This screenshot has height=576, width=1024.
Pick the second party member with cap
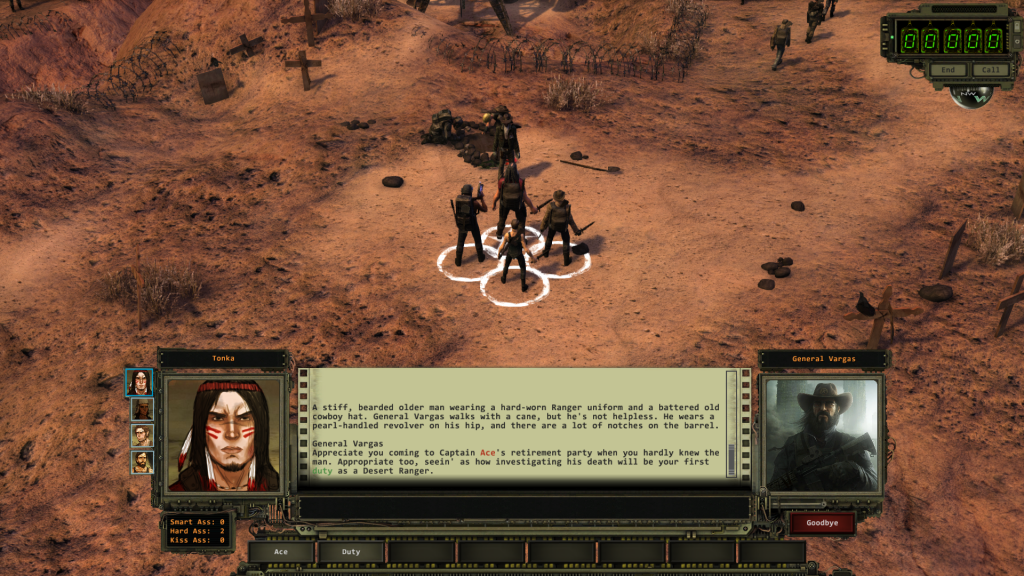[142, 409]
